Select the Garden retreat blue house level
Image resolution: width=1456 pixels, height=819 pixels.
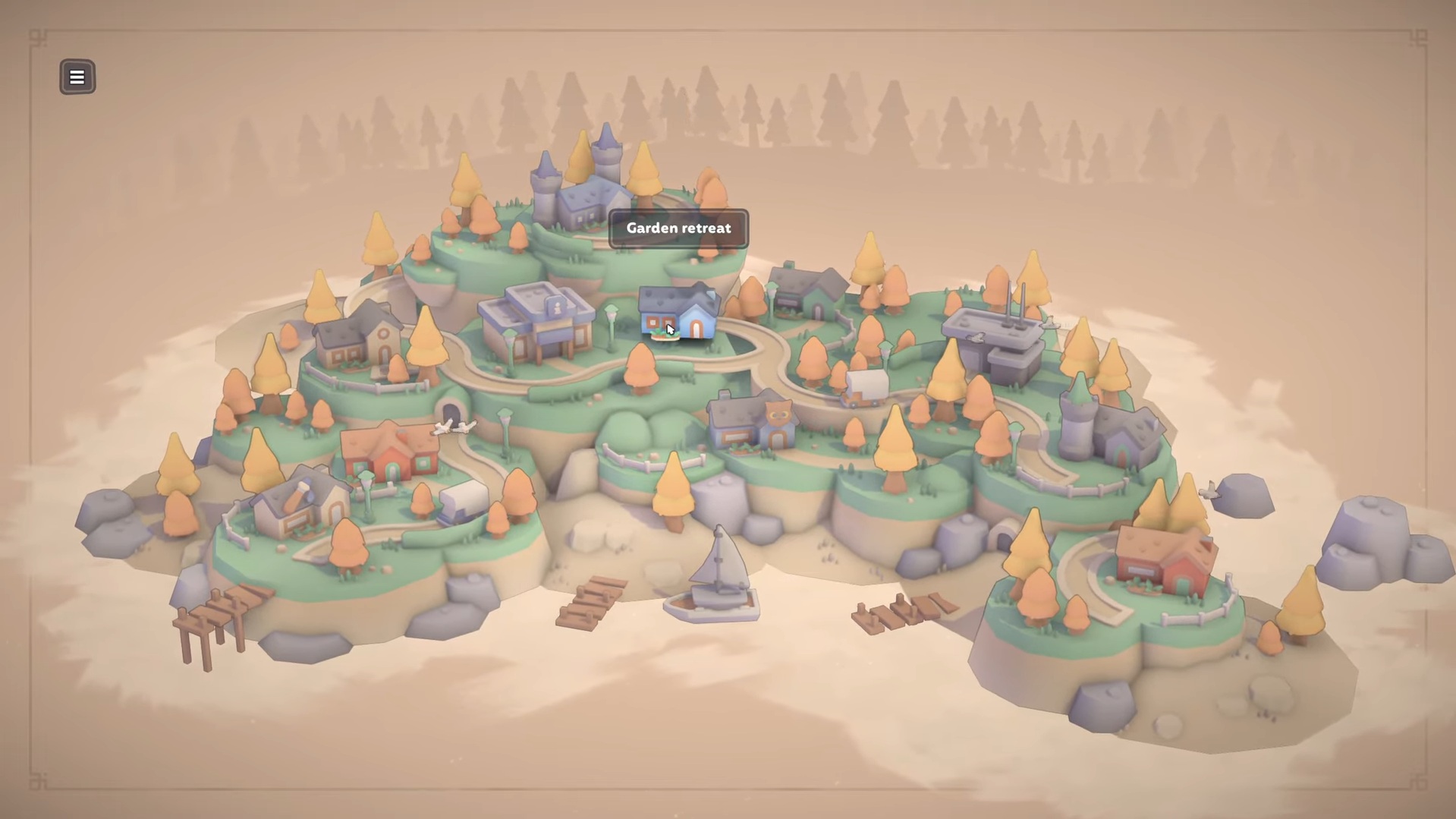click(679, 313)
